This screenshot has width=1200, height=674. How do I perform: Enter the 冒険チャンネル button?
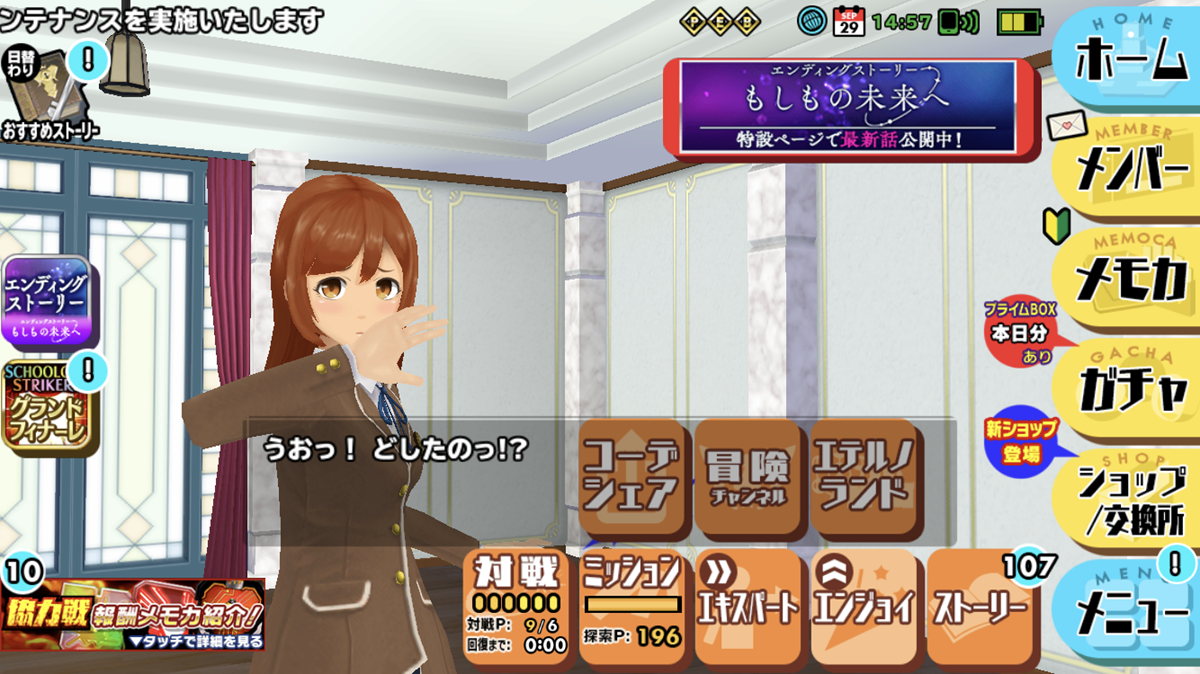click(x=748, y=478)
